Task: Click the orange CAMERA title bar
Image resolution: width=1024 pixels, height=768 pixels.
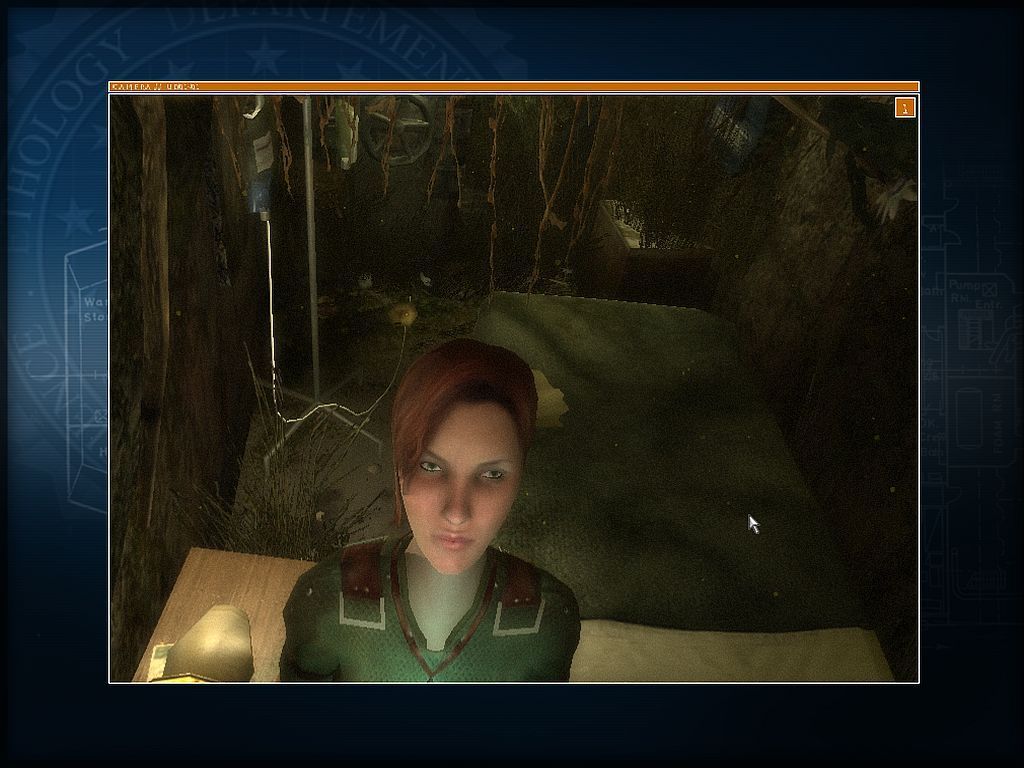Action: pos(513,87)
